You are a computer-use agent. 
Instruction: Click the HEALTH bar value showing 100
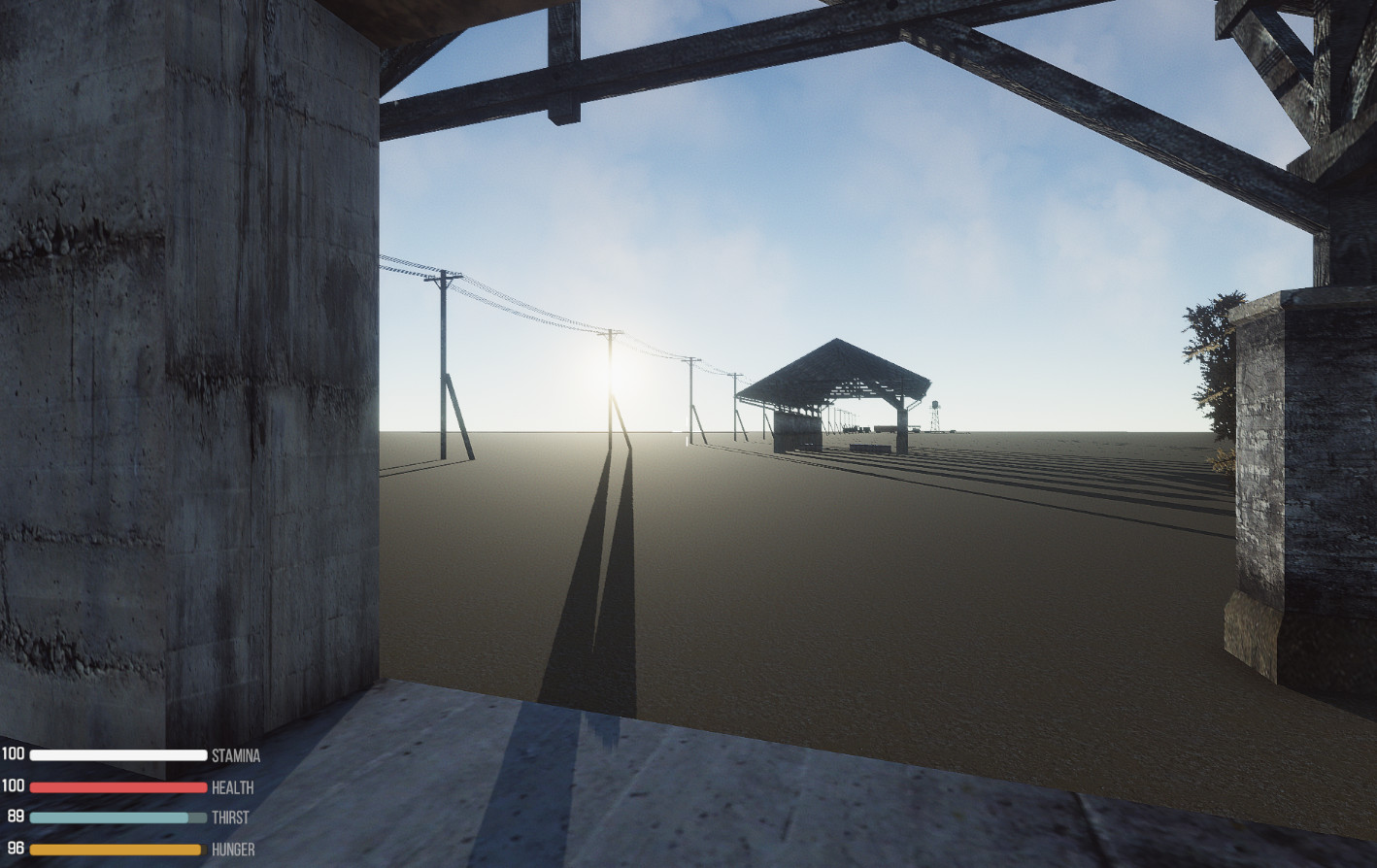click(x=14, y=787)
